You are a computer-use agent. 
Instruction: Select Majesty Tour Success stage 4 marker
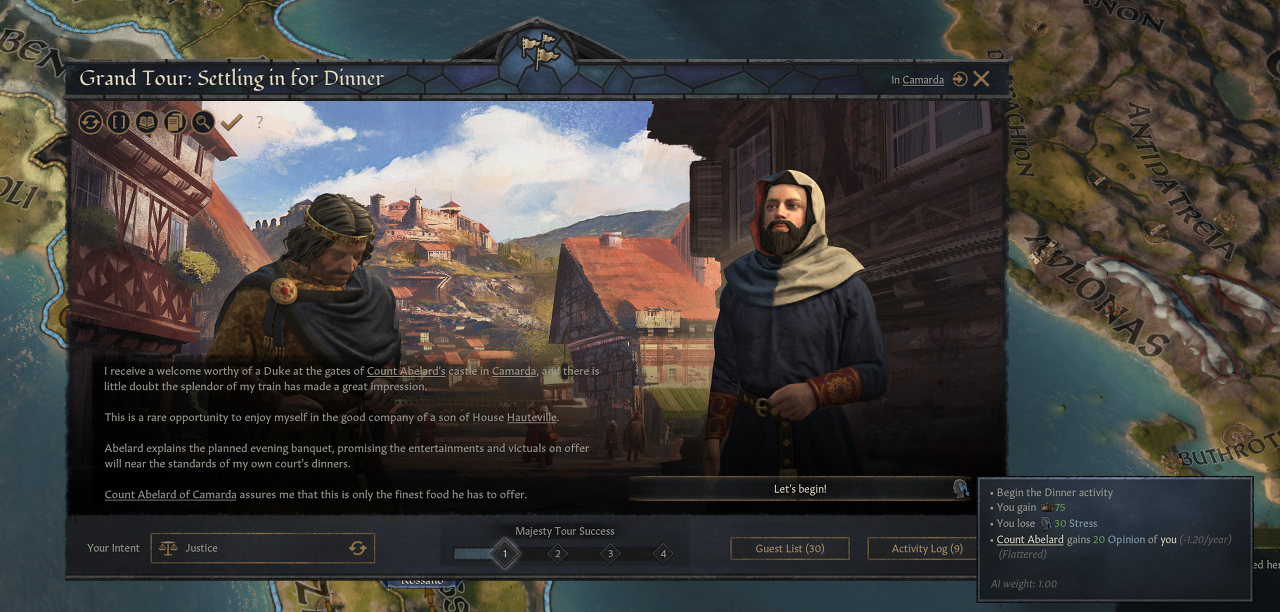tap(663, 553)
